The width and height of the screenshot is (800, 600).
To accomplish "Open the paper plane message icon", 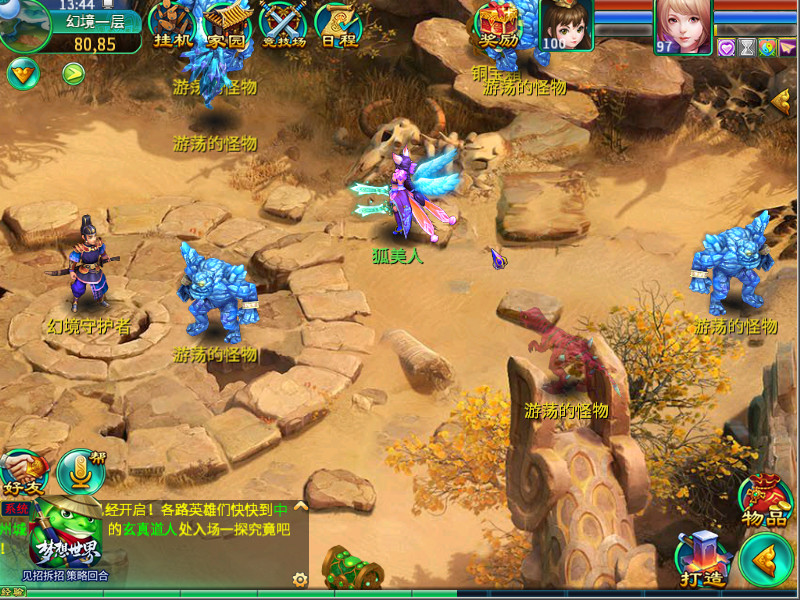I will coord(787,47).
